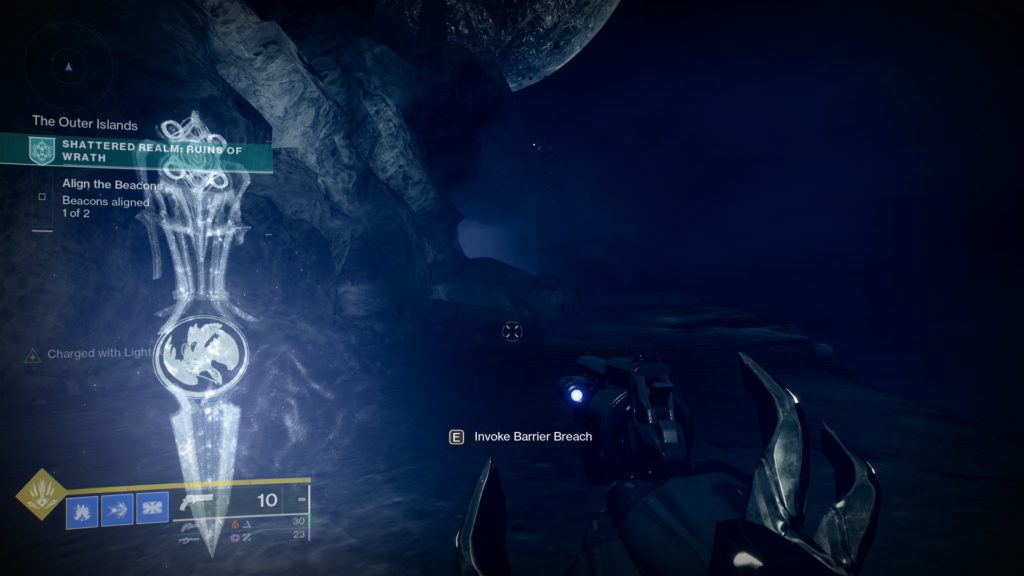
Task: Click the Charged with Light buff icon
Action: click(x=33, y=355)
